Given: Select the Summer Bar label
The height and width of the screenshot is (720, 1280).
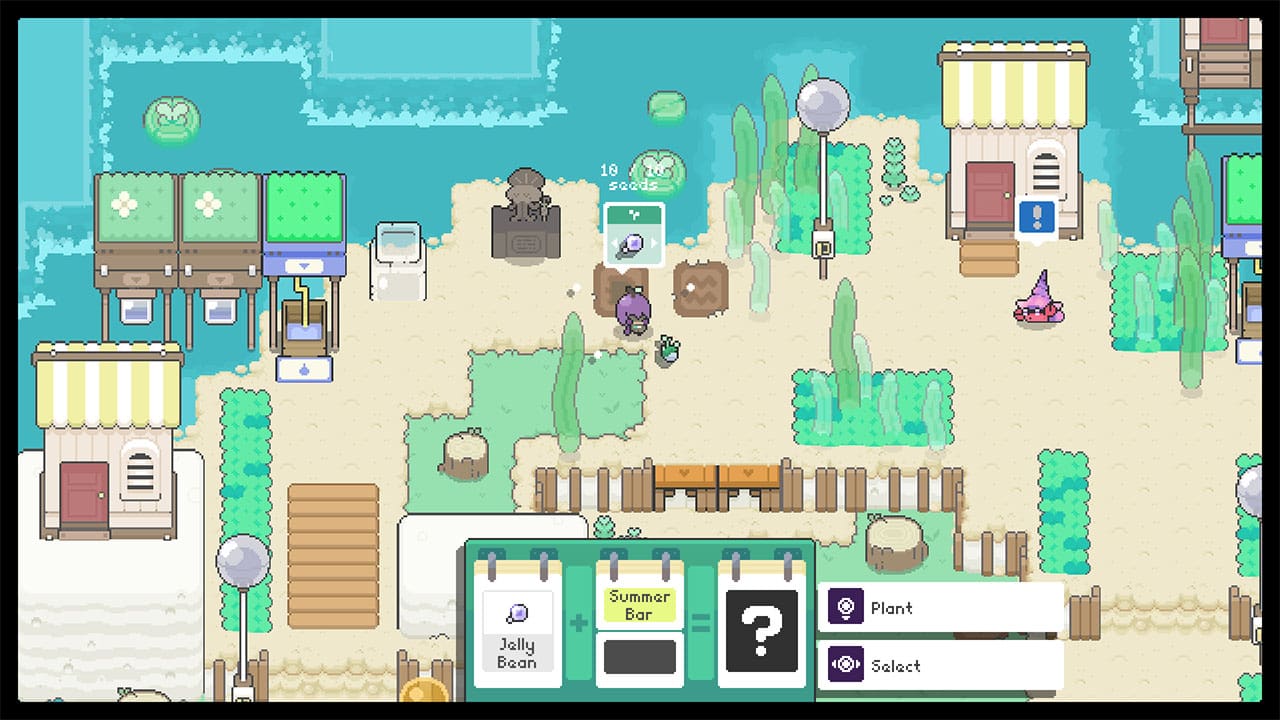Looking at the screenshot, I should click(640, 606).
